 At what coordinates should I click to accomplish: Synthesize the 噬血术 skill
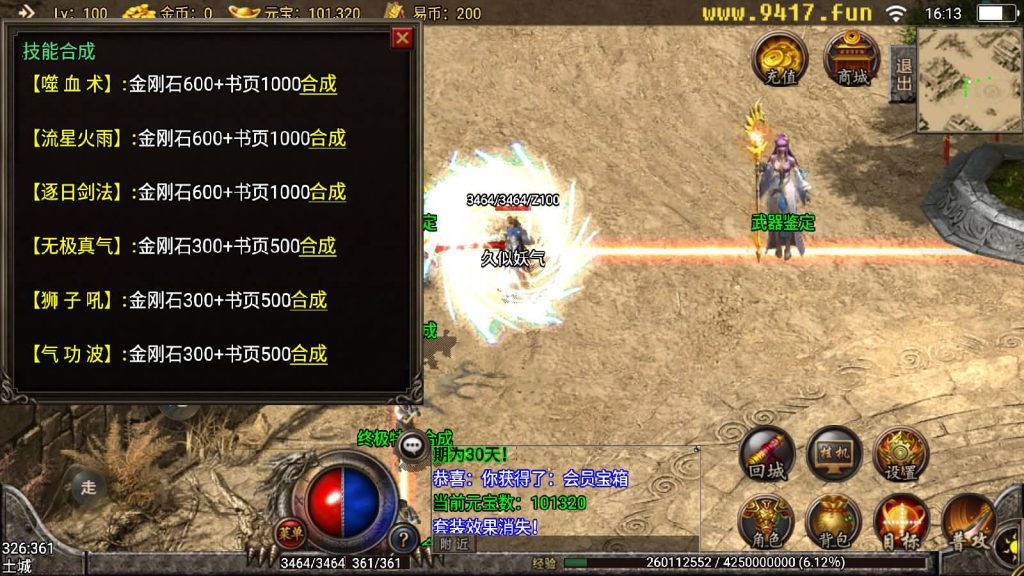click(319, 85)
